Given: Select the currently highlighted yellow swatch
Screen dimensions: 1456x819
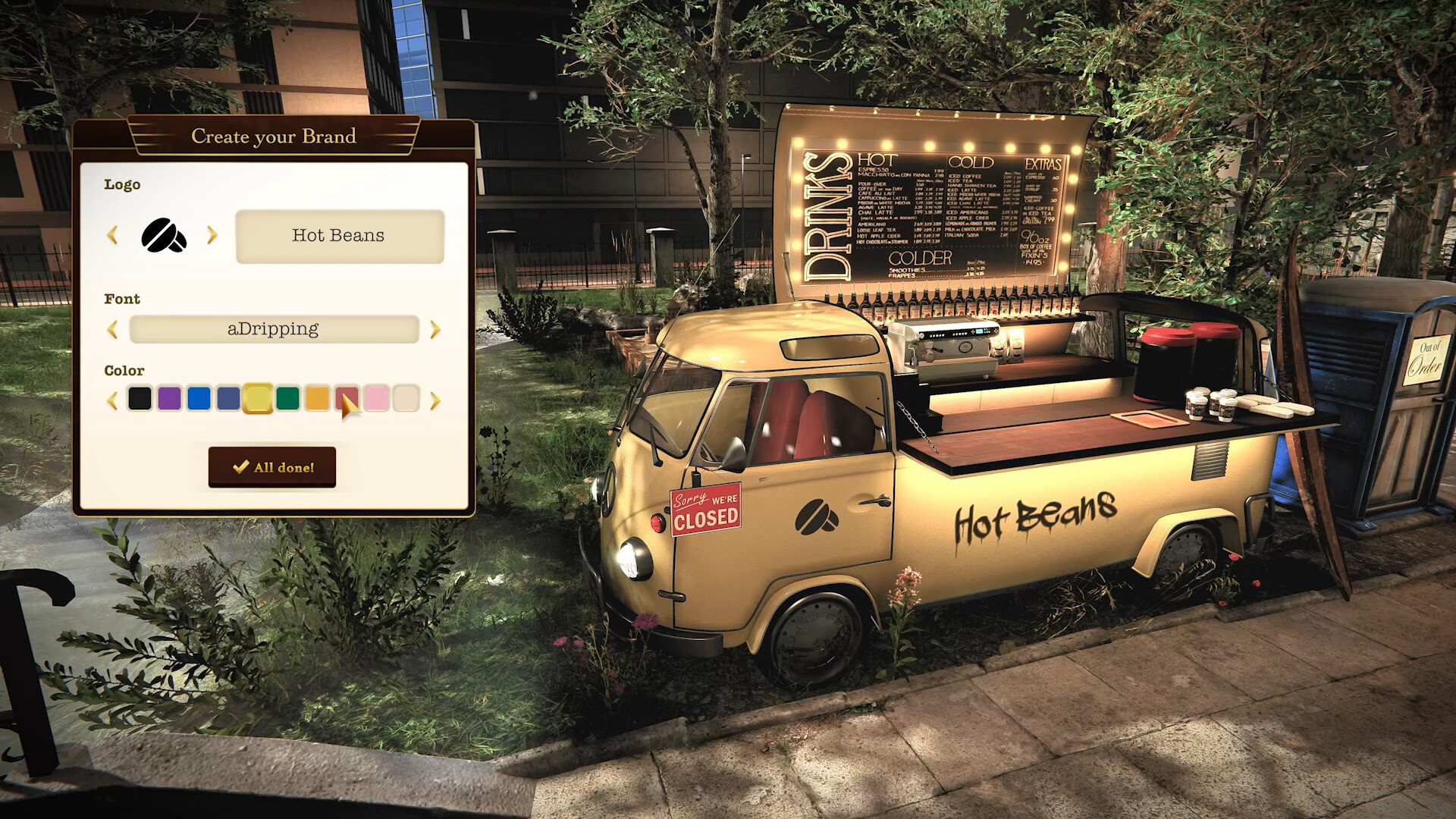Looking at the screenshot, I should click(x=258, y=397).
